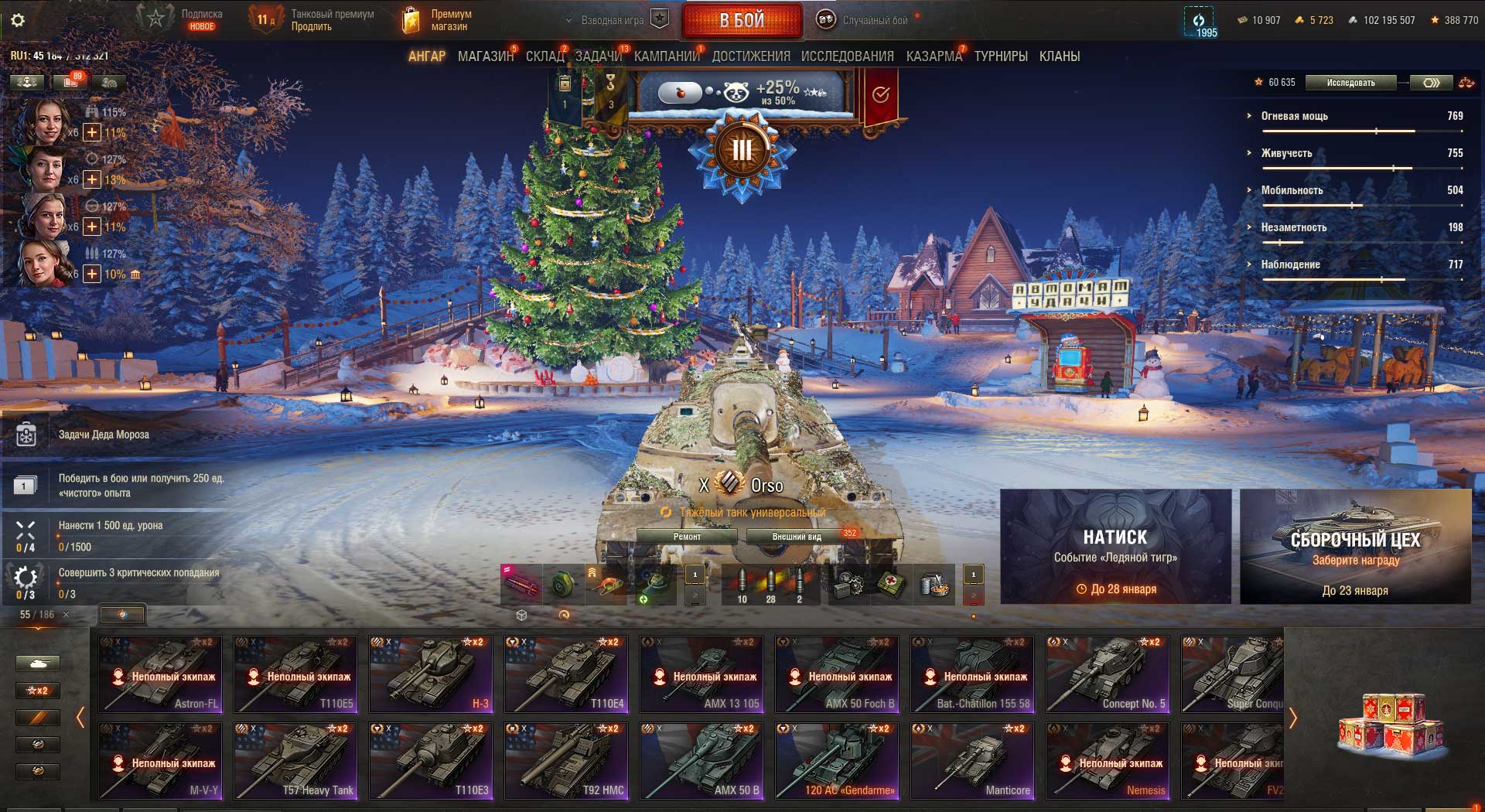
Task: Open the Случайный бой mode selector
Action: [865, 20]
